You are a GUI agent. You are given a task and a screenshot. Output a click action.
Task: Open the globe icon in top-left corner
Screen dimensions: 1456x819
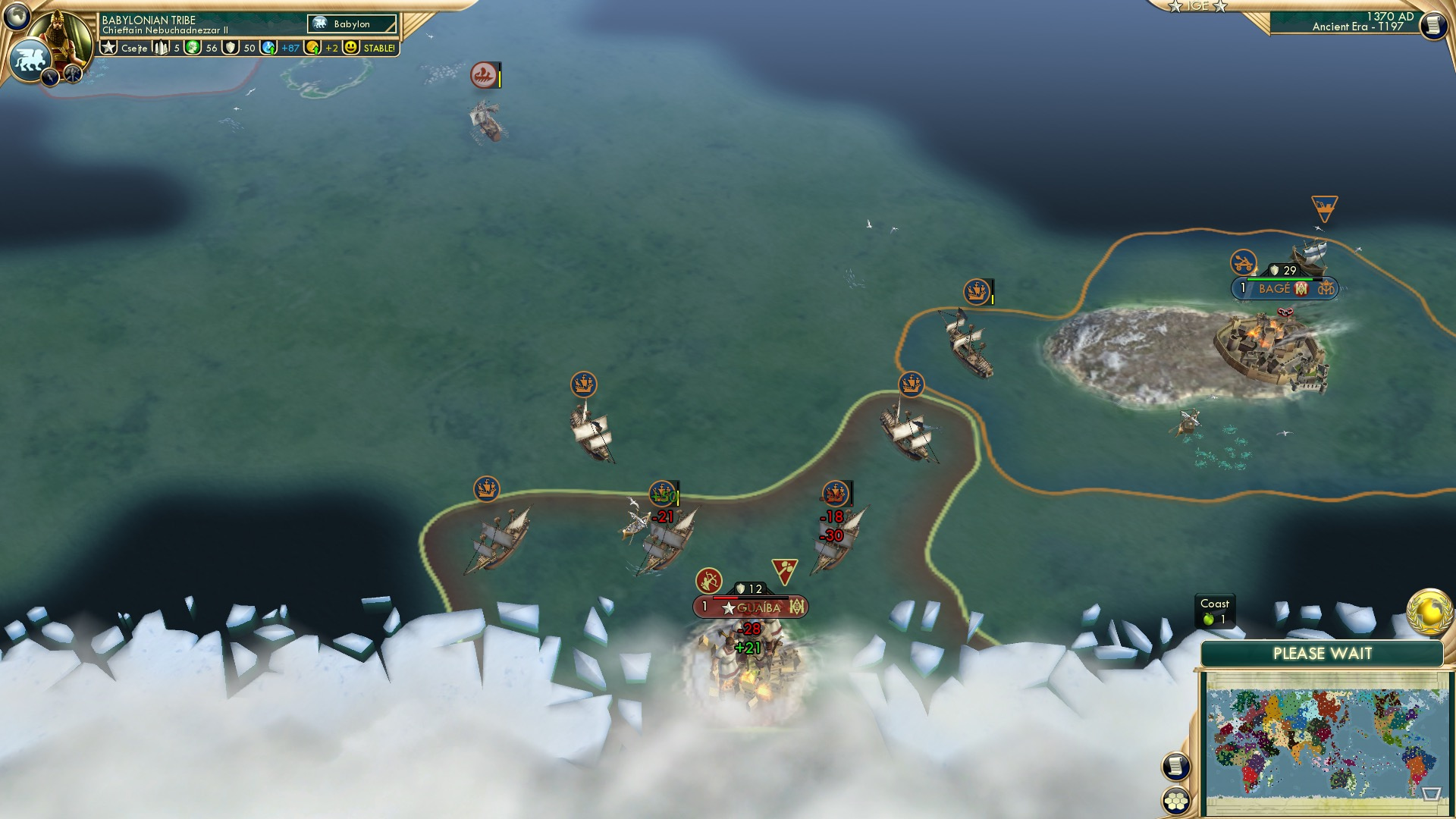click(x=16, y=15)
